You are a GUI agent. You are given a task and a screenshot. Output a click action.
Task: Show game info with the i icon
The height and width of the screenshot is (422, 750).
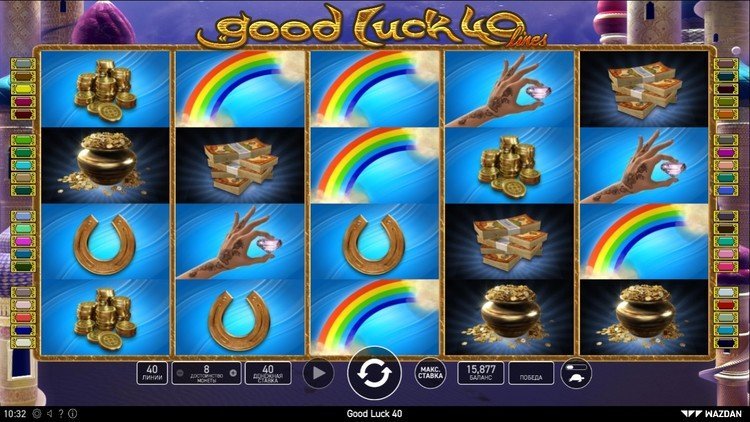pos(73,413)
